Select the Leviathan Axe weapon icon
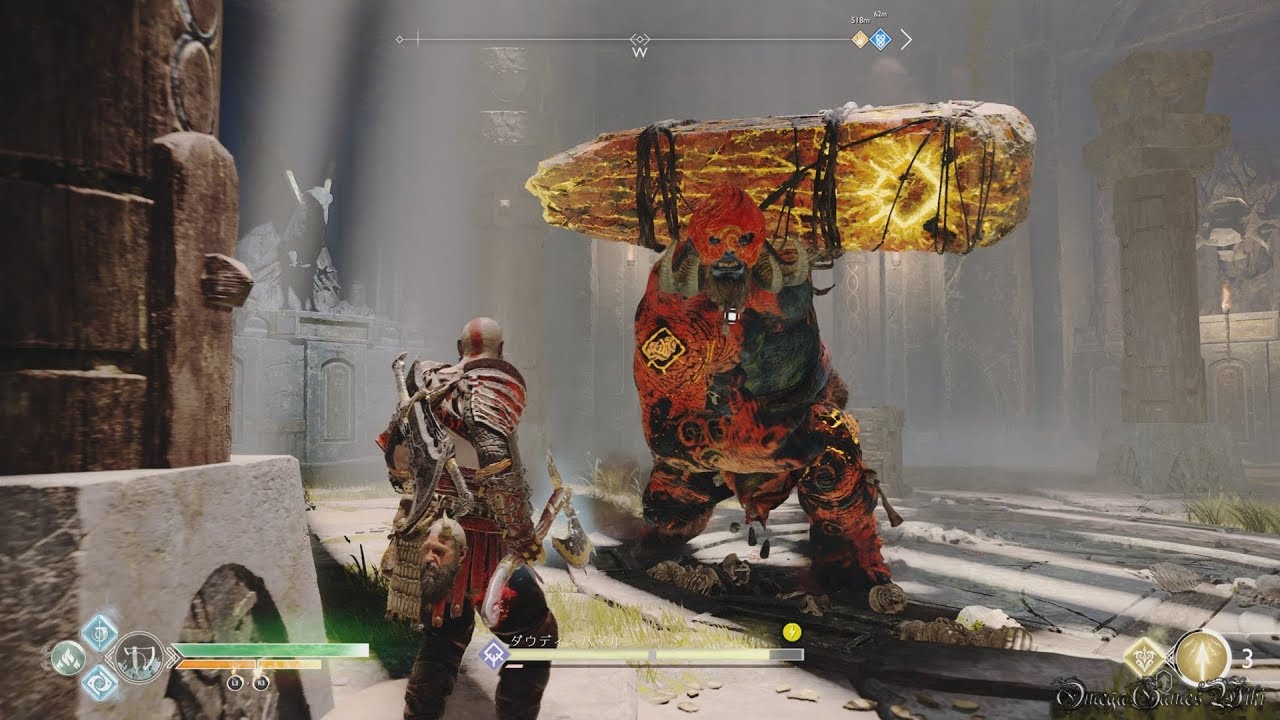Image resolution: width=1280 pixels, height=720 pixels. 139,656
